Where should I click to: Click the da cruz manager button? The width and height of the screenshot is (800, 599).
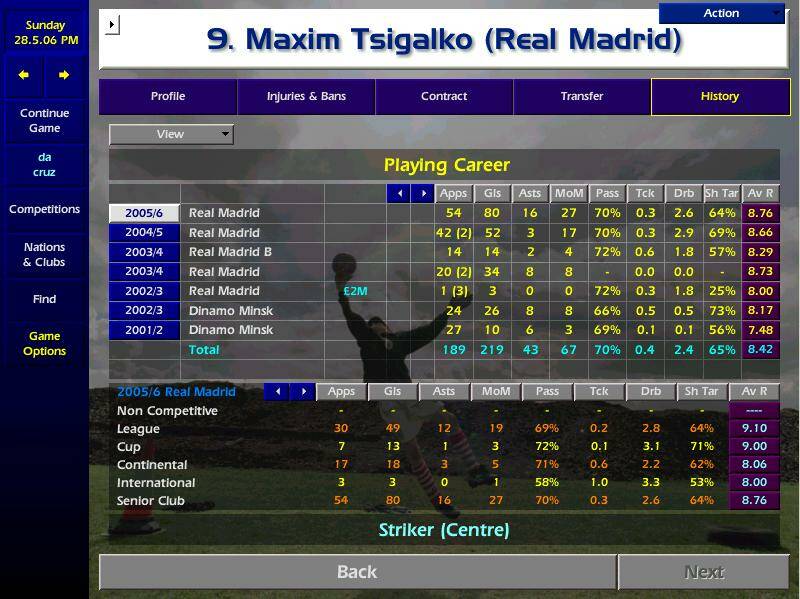44,165
